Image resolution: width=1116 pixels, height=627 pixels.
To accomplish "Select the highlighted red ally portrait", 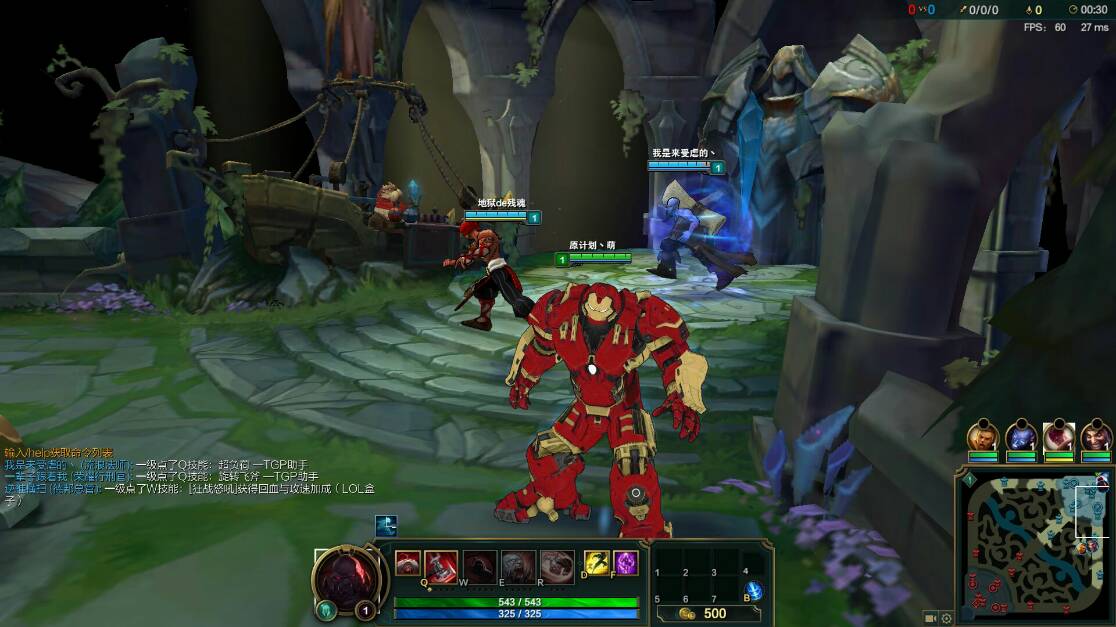I will (x=1059, y=437).
